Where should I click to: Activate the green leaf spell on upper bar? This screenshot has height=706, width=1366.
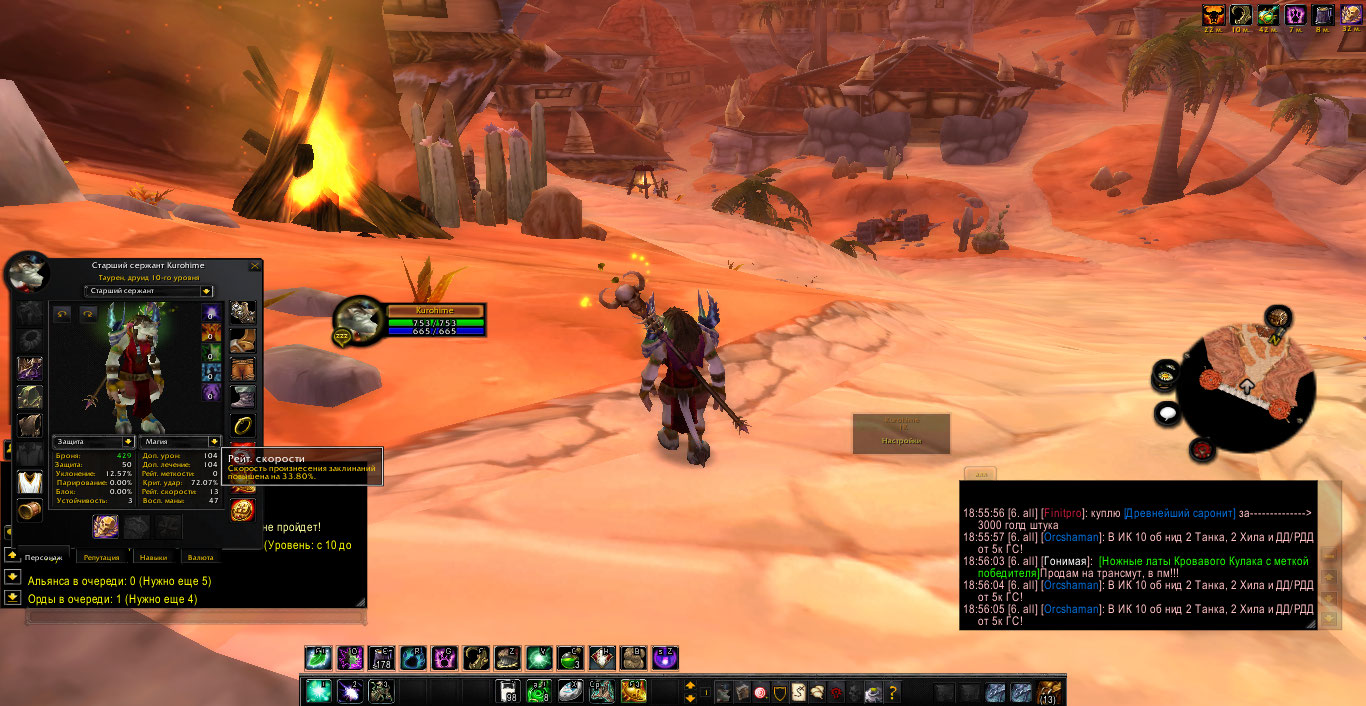point(317,658)
